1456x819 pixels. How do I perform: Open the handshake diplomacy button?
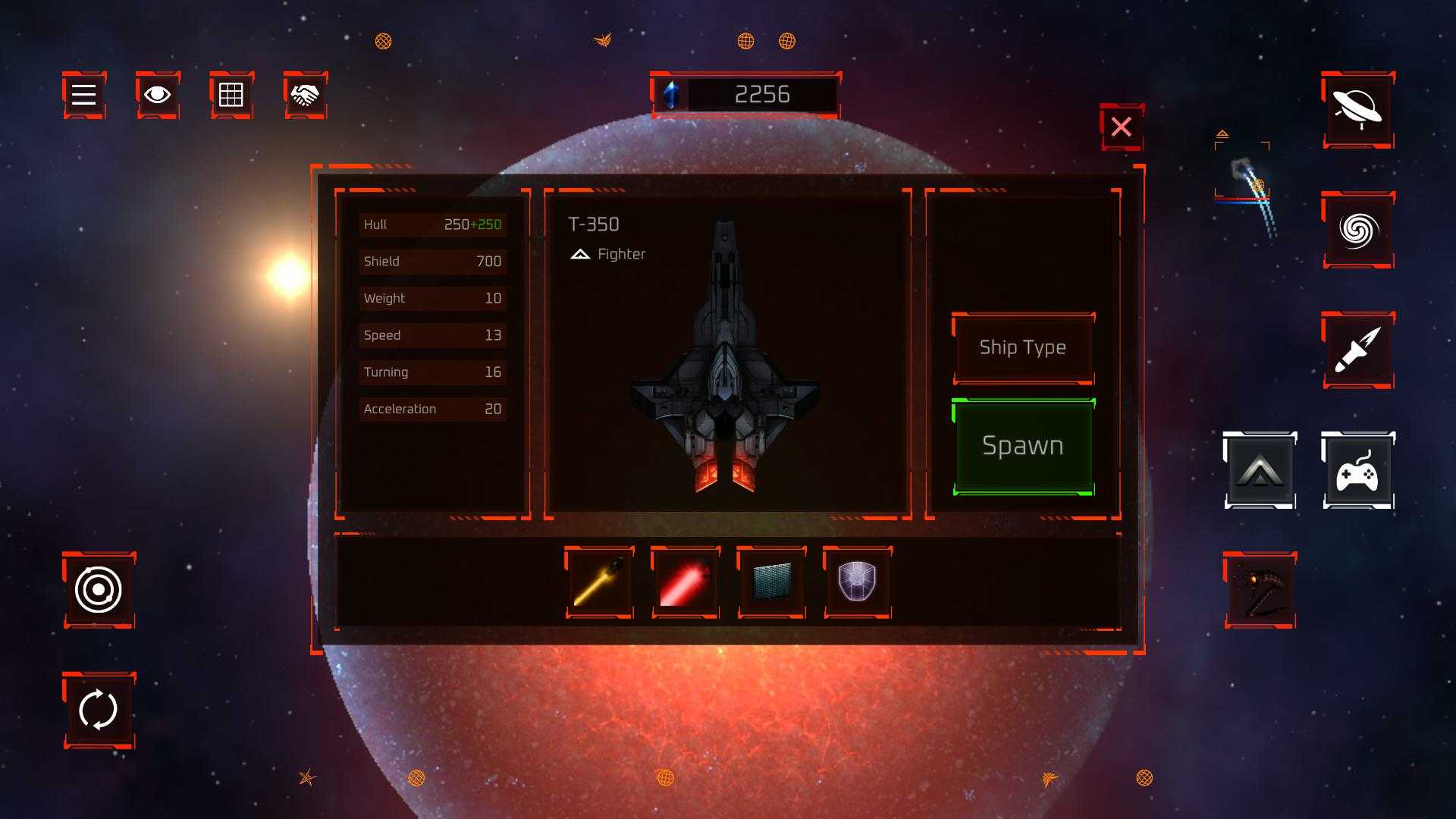pyautogui.click(x=305, y=95)
